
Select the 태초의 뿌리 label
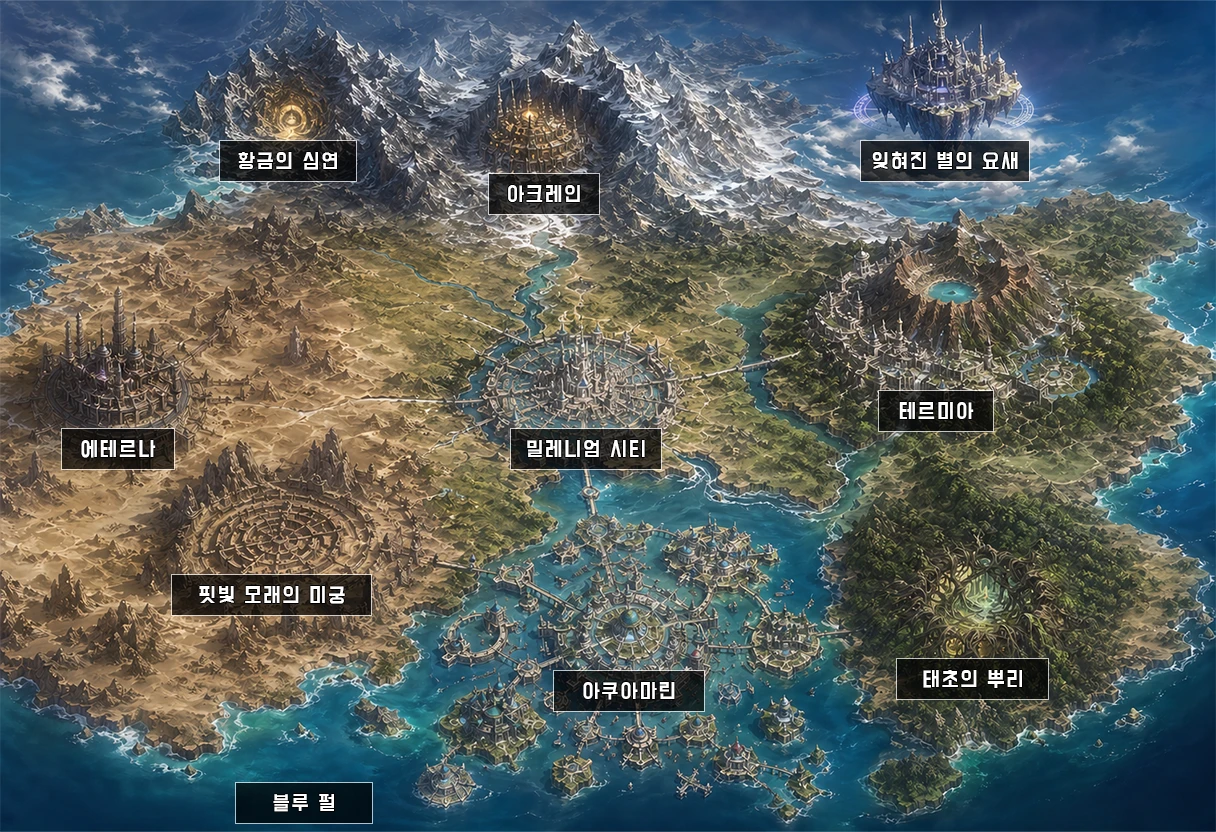click(x=971, y=679)
